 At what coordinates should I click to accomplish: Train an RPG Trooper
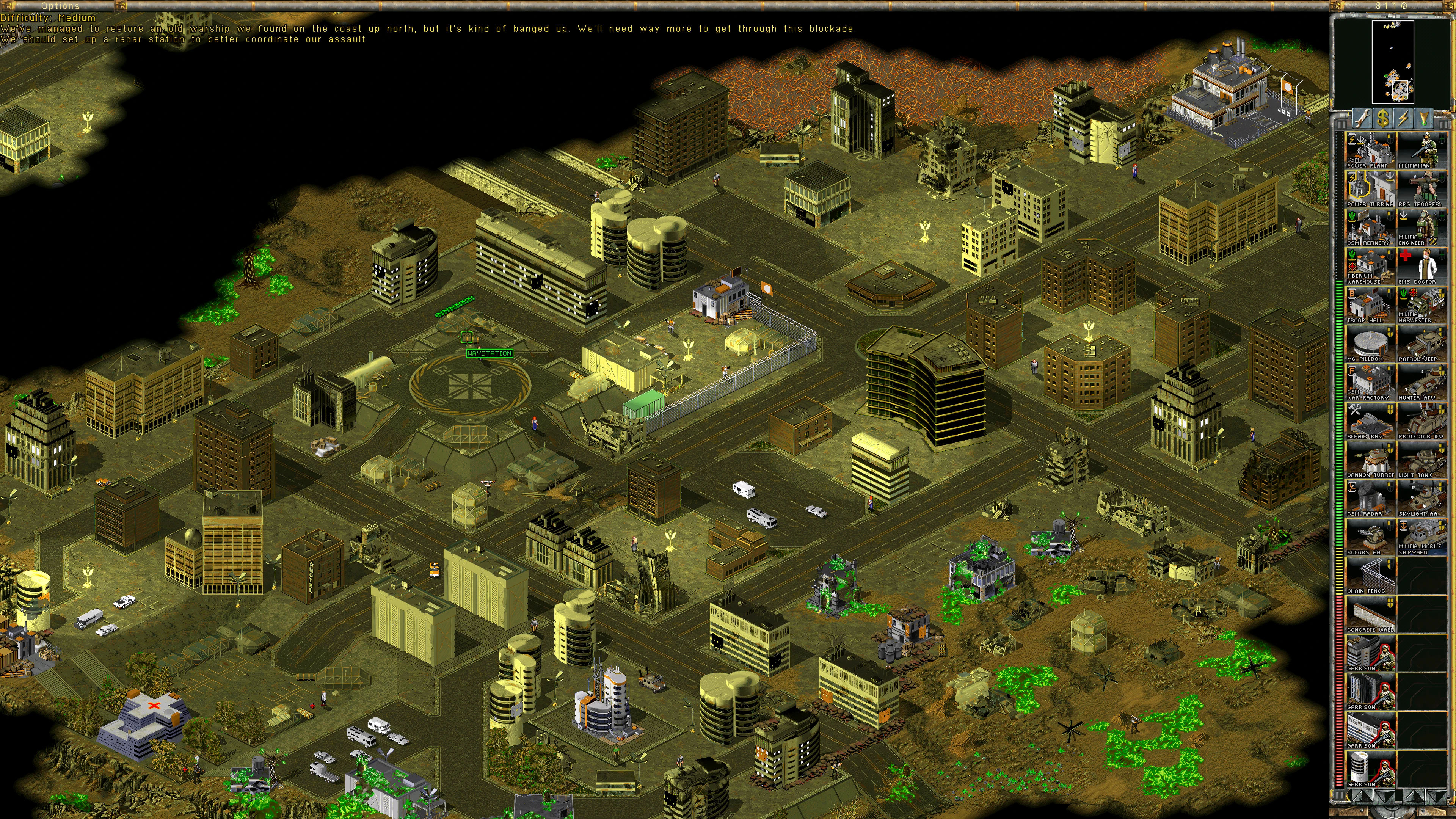[x=1421, y=189]
